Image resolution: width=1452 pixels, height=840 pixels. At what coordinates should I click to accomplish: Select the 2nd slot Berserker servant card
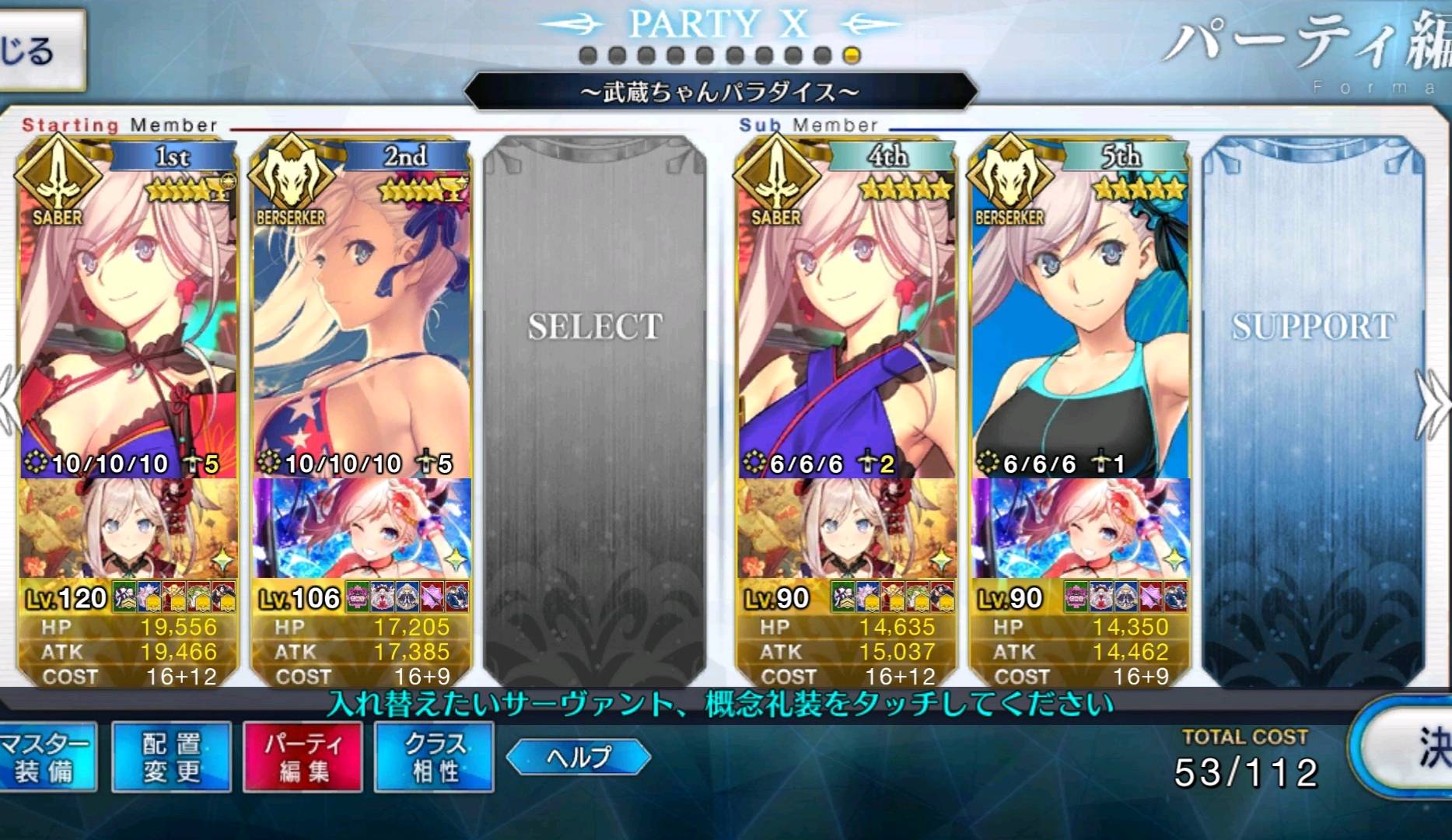pyautogui.click(x=362, y=311)
